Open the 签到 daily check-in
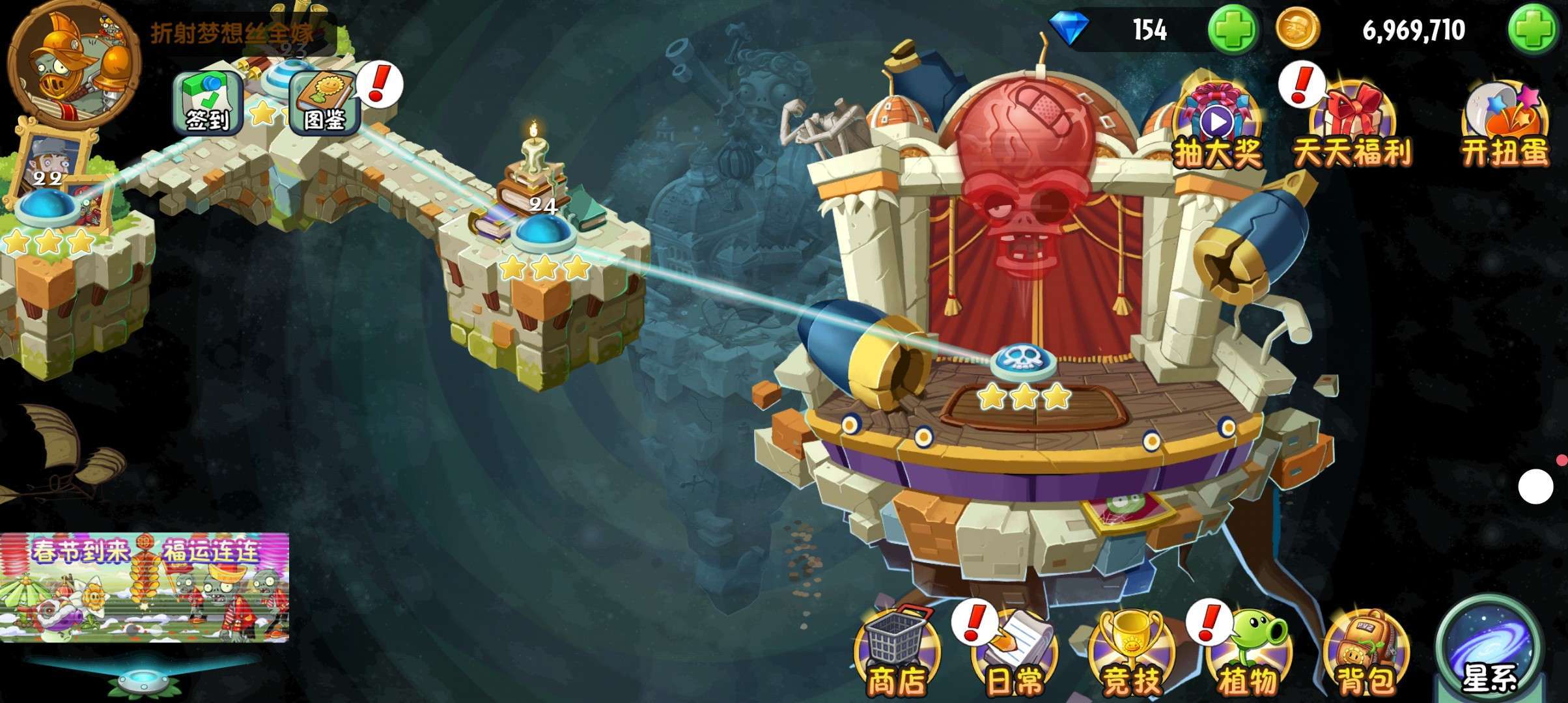Screen dimensions: 1568x703 207,103
